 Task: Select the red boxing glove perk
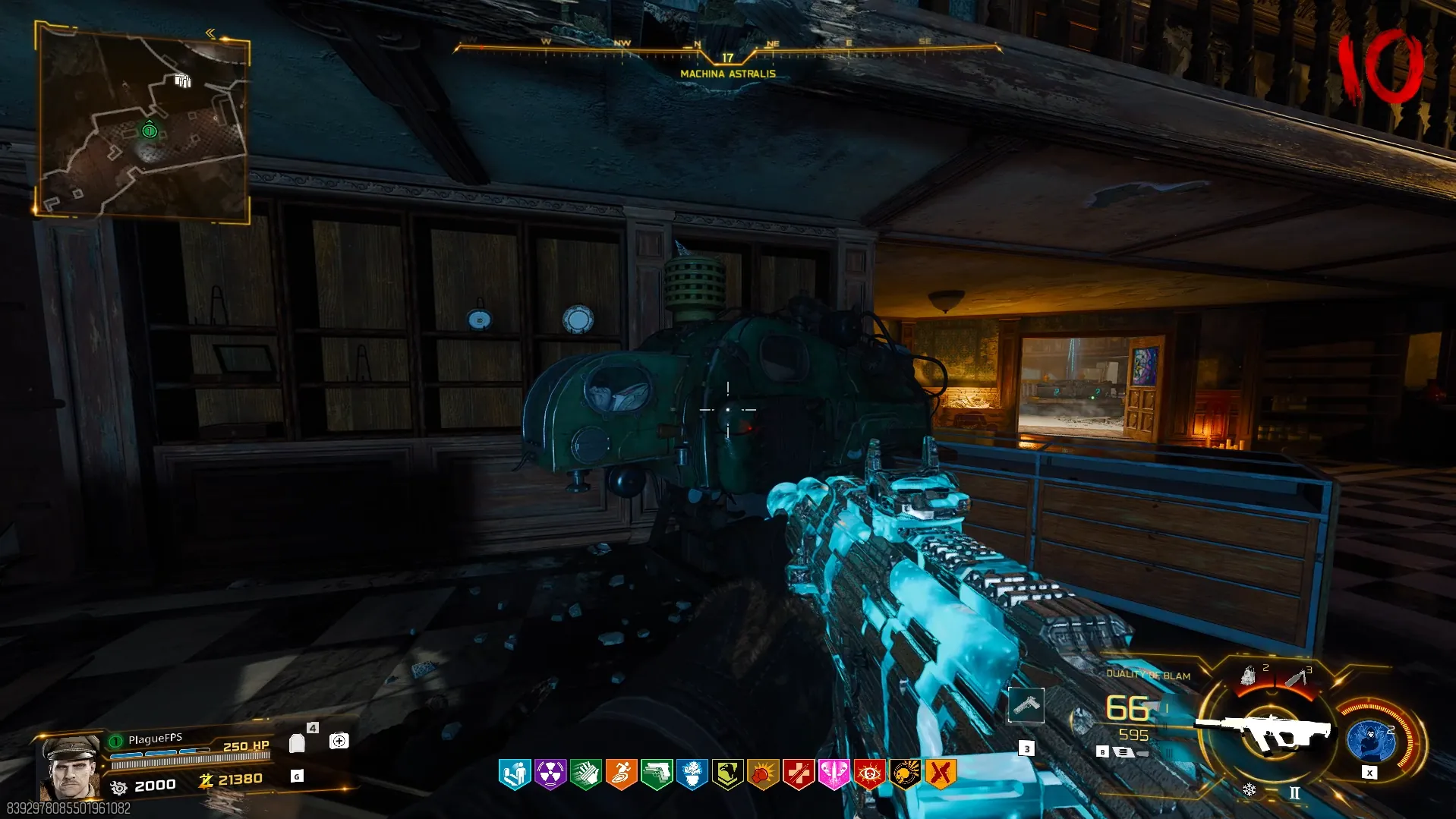[763, 774]
